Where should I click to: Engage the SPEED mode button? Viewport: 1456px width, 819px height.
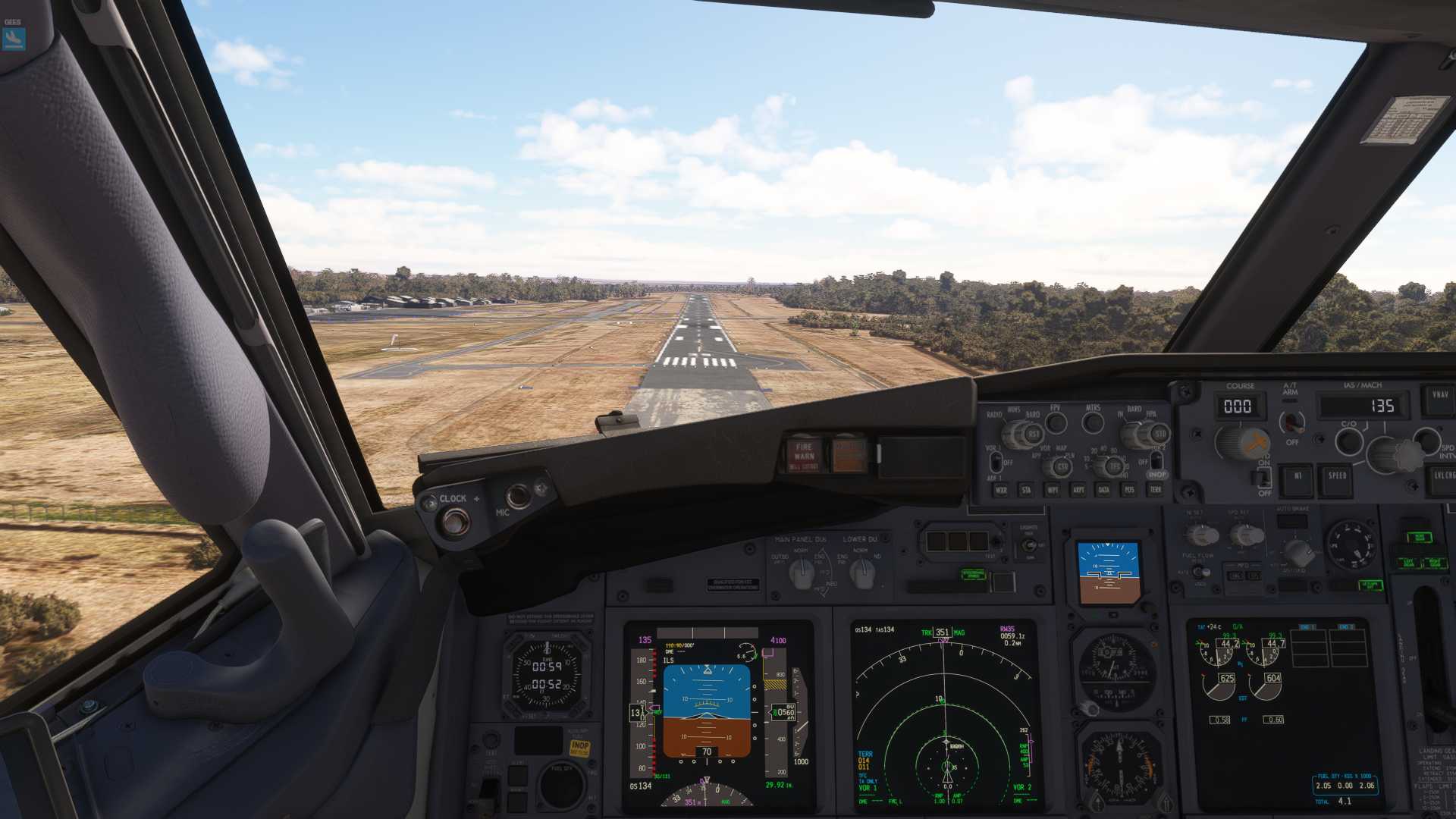pyautogui.click(x=1337, y=476)
